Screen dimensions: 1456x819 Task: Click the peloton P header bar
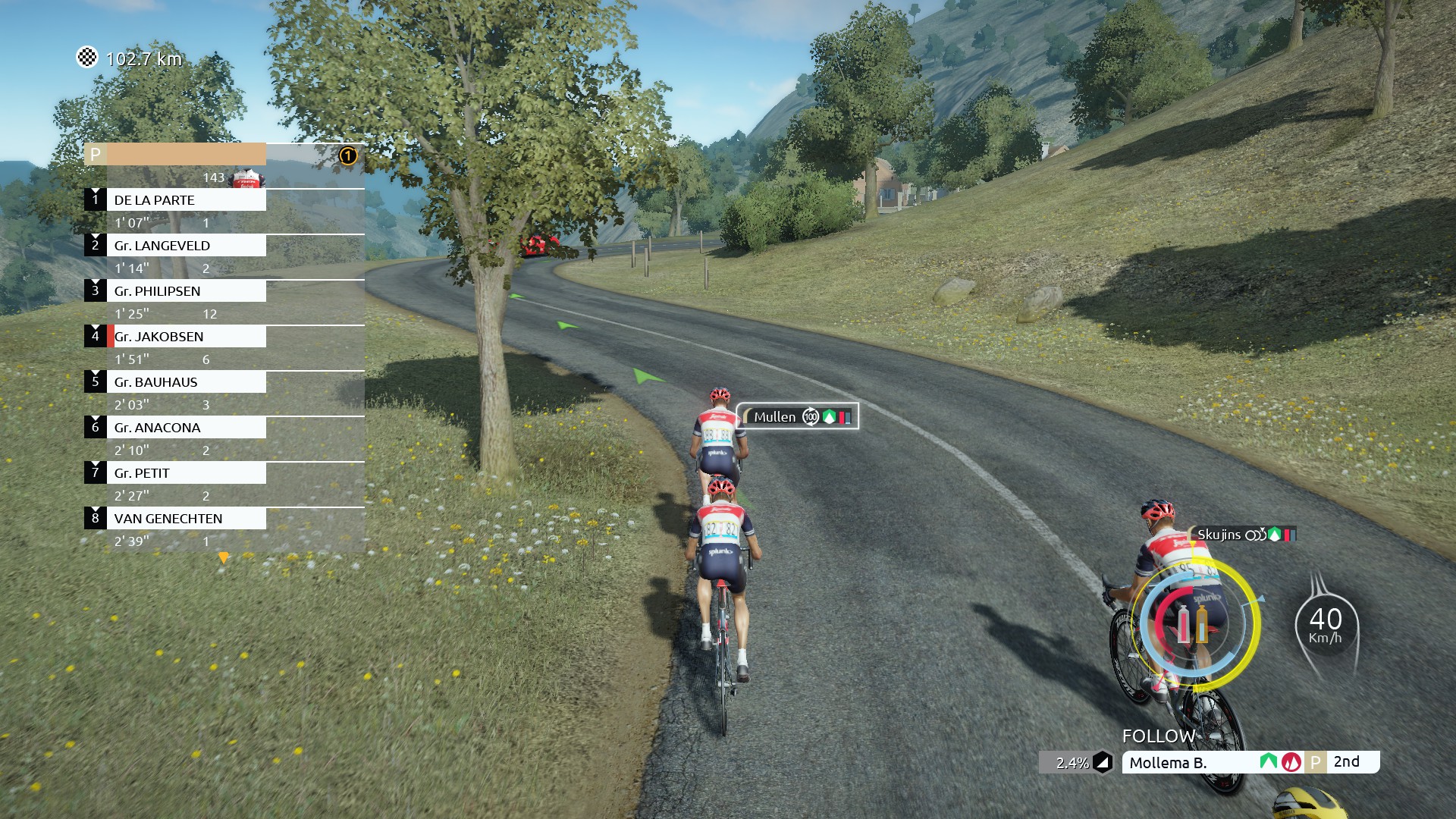[x=175, y=155]
